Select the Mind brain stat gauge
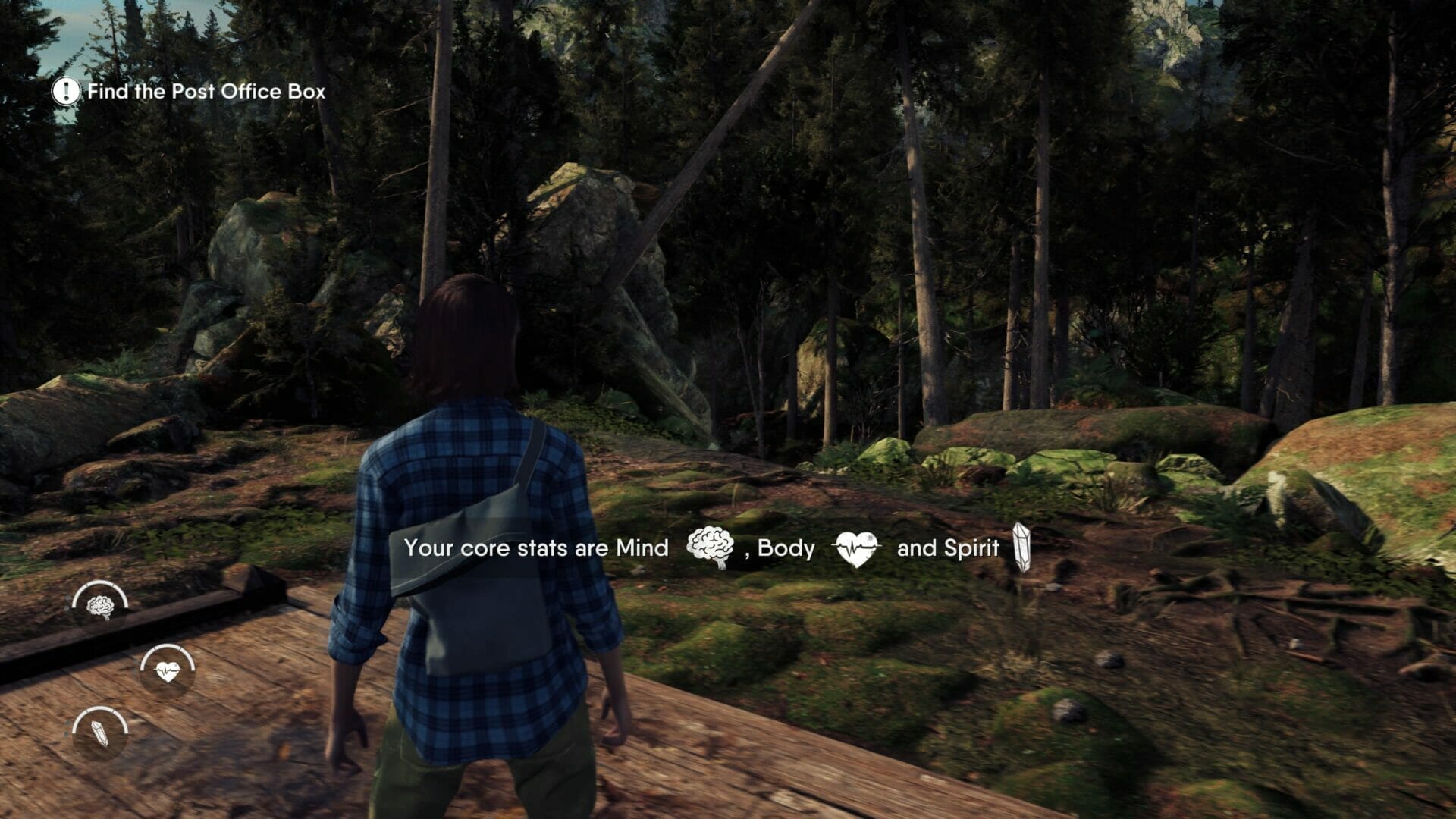 click(x=100, y=606)
